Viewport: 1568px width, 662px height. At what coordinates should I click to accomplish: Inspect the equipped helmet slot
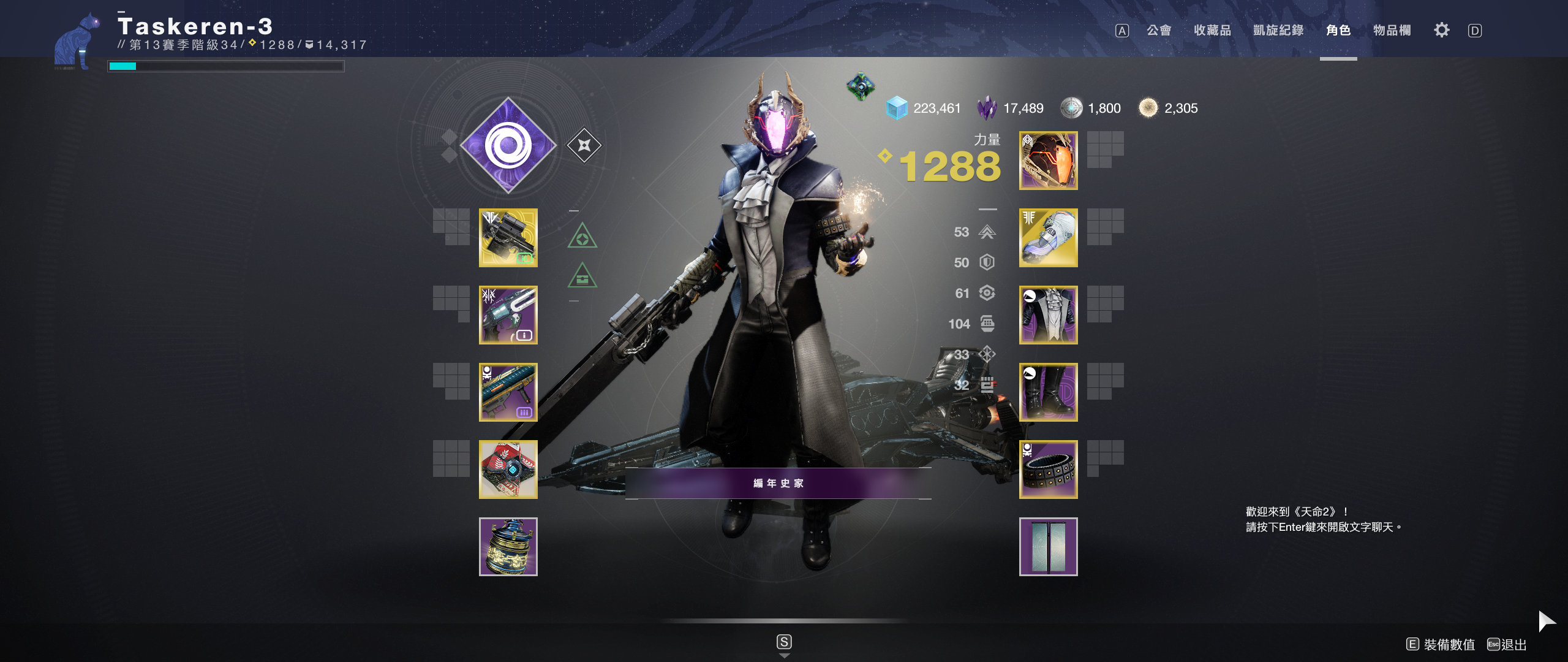[x=1048, y=161]
